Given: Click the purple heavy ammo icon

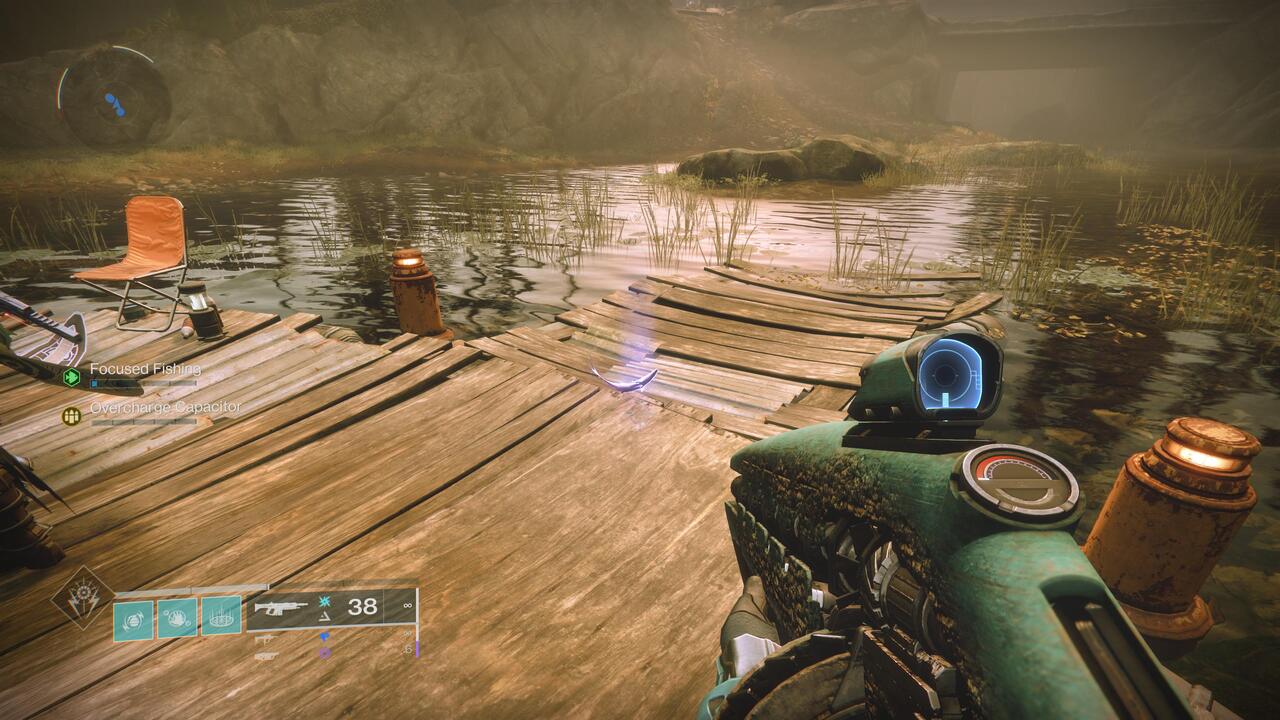Looking at the screenshot, I should 325,652.
